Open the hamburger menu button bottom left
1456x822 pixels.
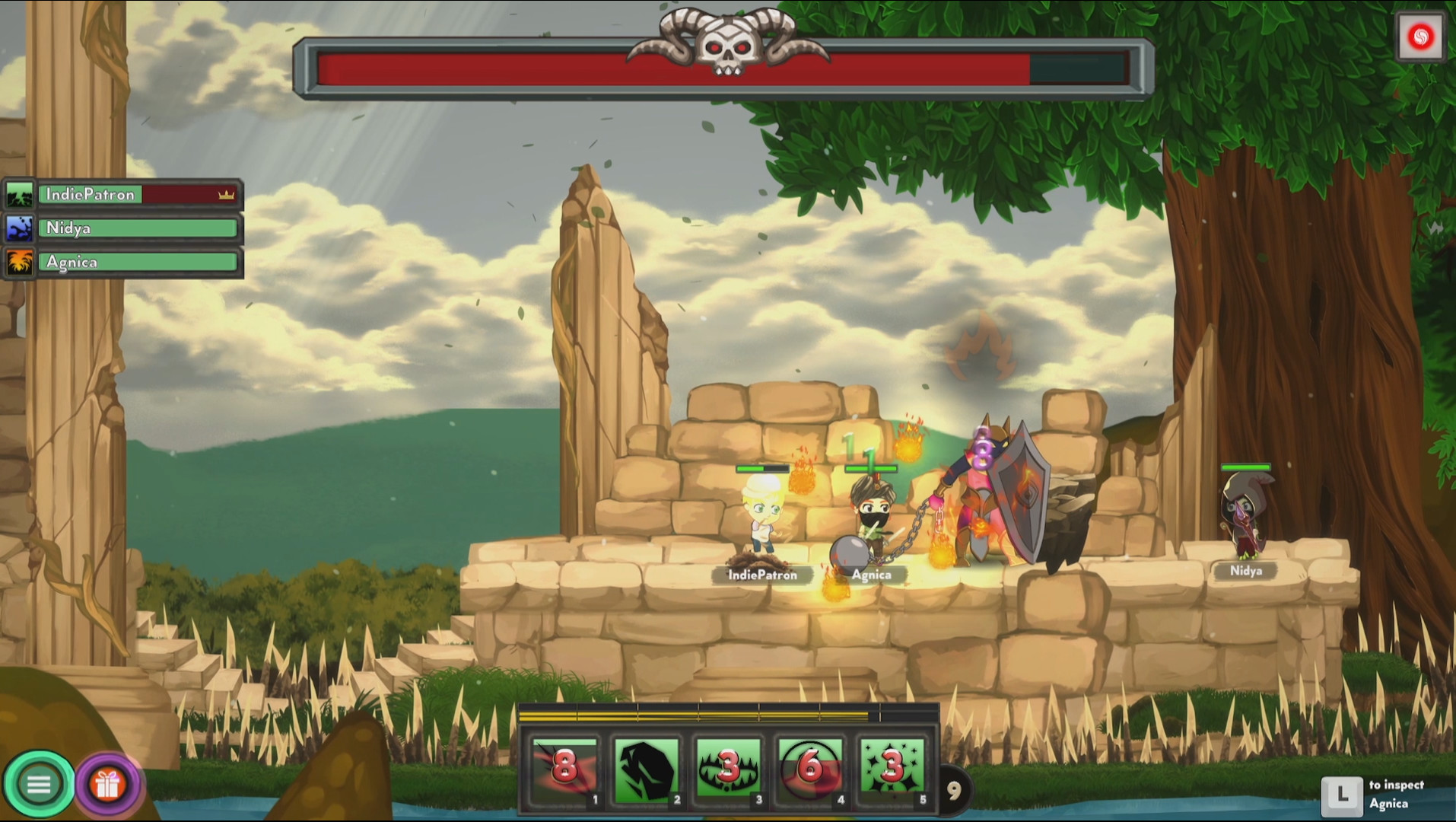point(40,782)
